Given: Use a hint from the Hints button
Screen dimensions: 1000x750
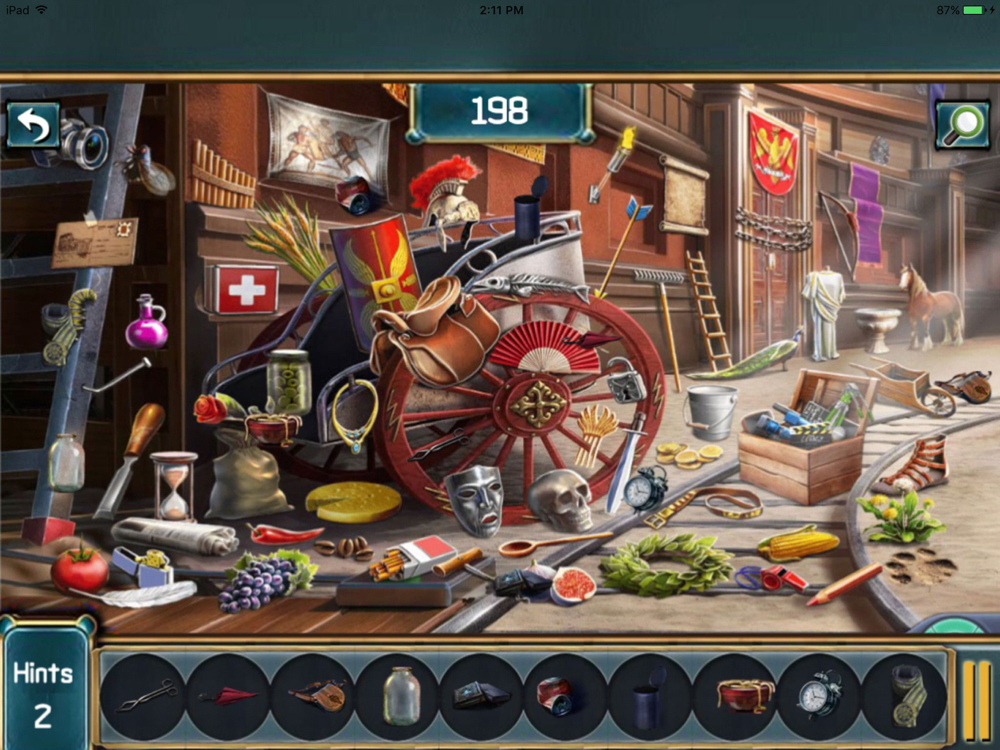Looking at the screenshot, I should tap(43, 692).
